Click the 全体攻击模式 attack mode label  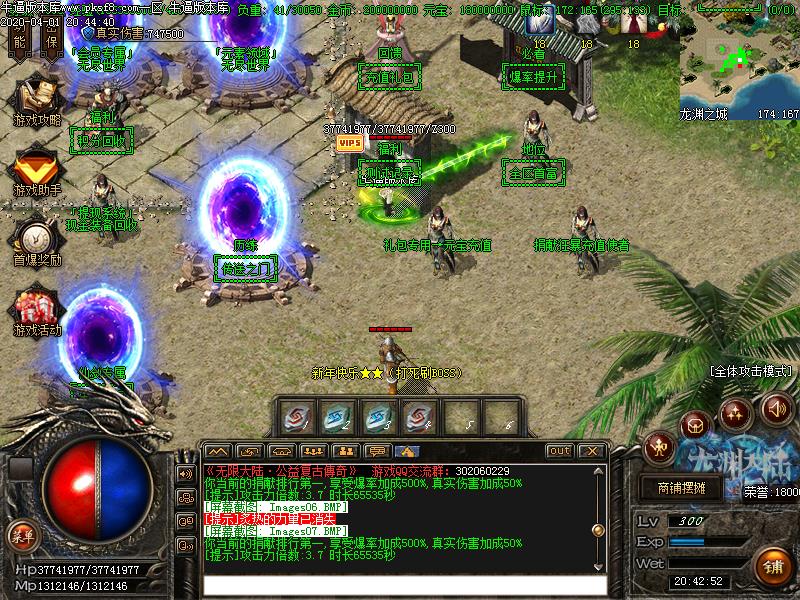752,371
